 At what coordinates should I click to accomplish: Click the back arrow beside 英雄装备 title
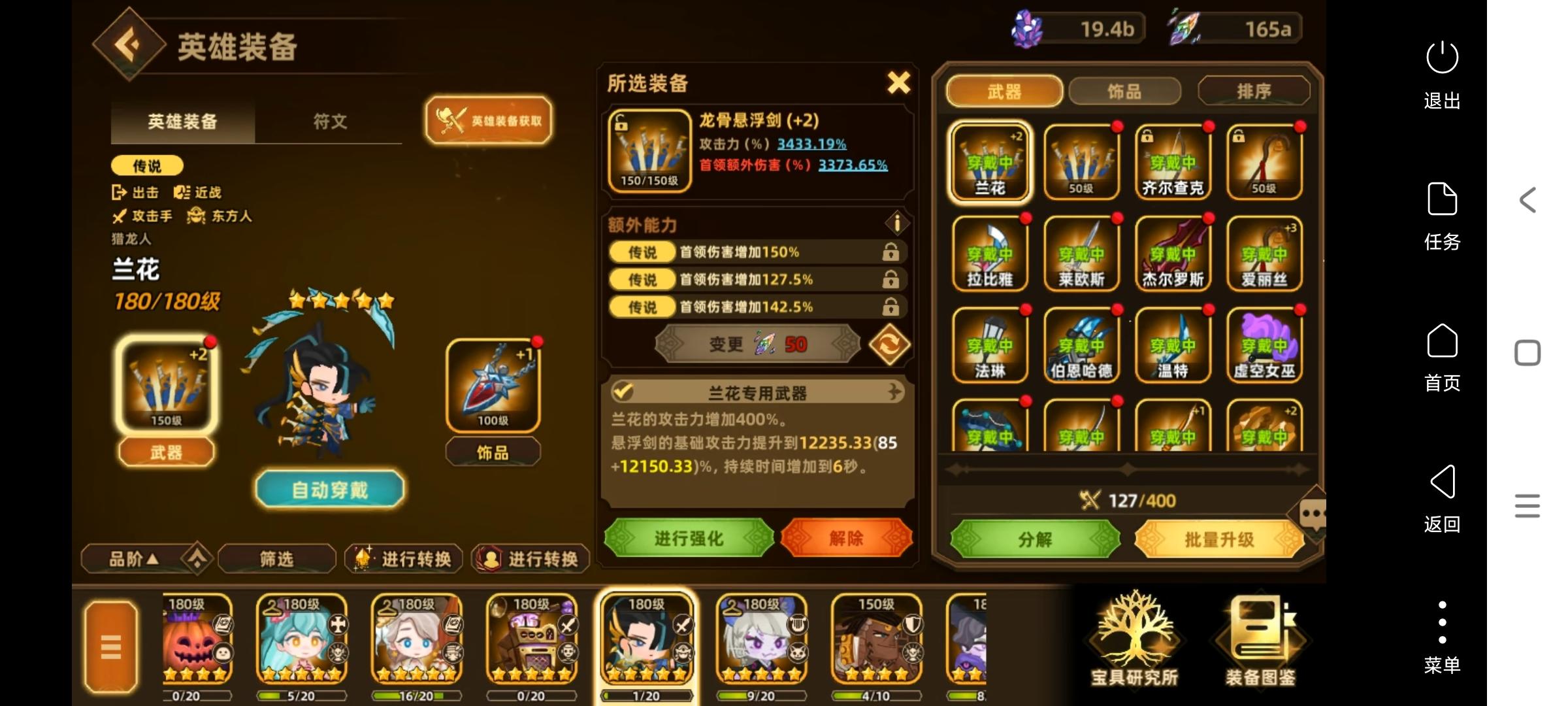pos(128,43)
